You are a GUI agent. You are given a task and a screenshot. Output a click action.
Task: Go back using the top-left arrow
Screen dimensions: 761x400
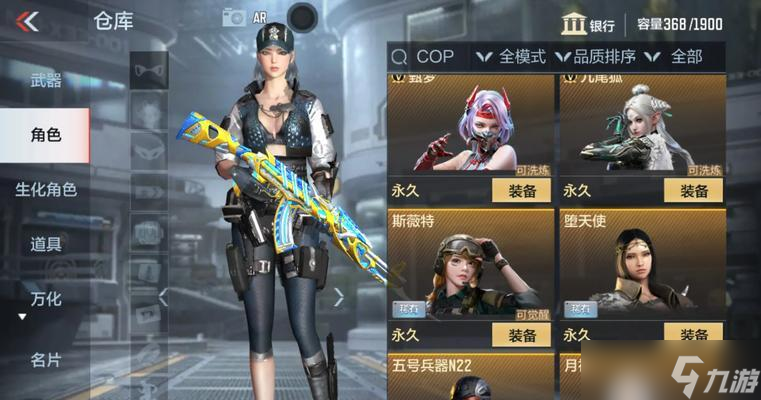click(28, 21)
